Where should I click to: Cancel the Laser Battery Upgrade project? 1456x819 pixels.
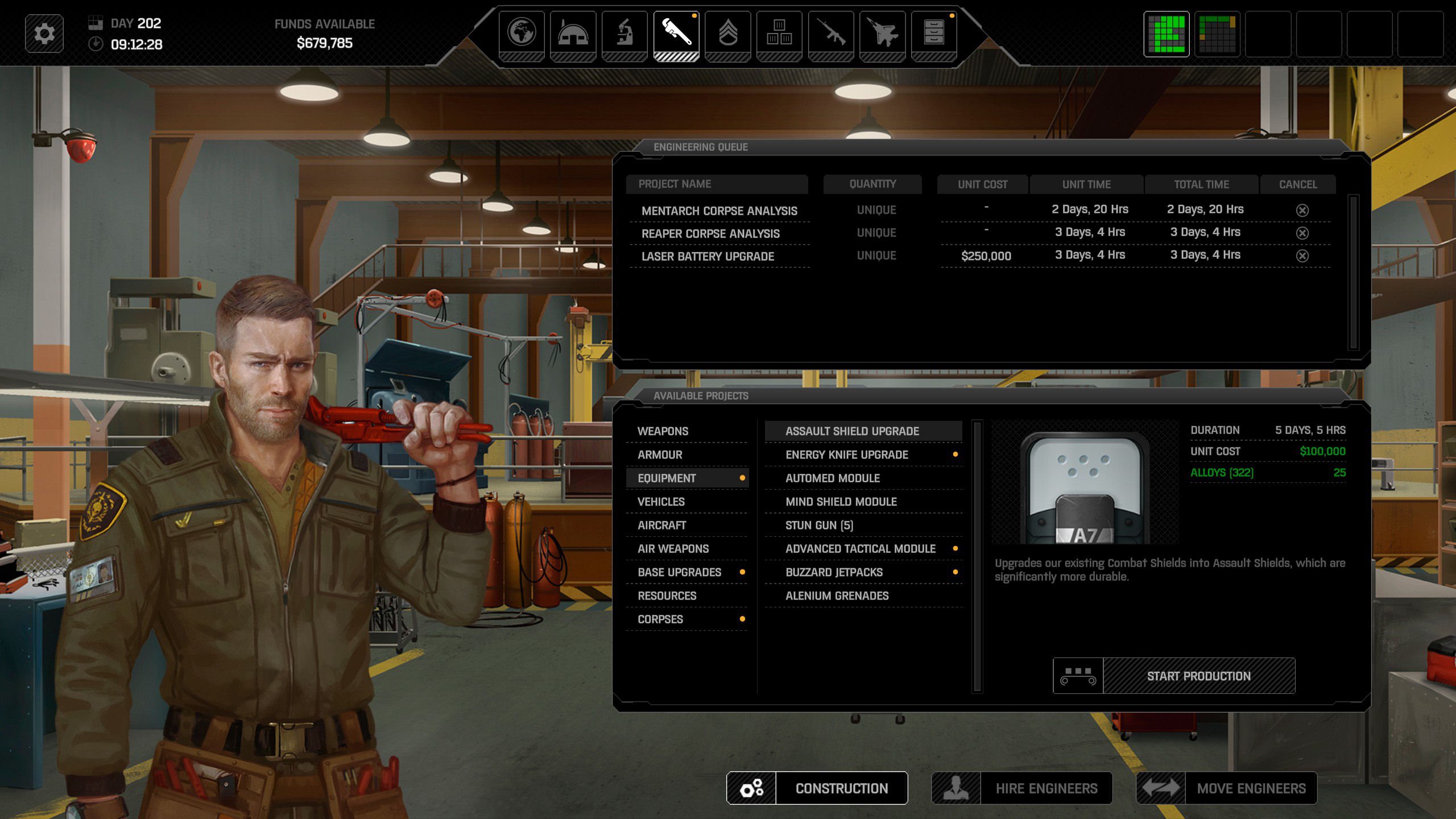coord(1302,256)
